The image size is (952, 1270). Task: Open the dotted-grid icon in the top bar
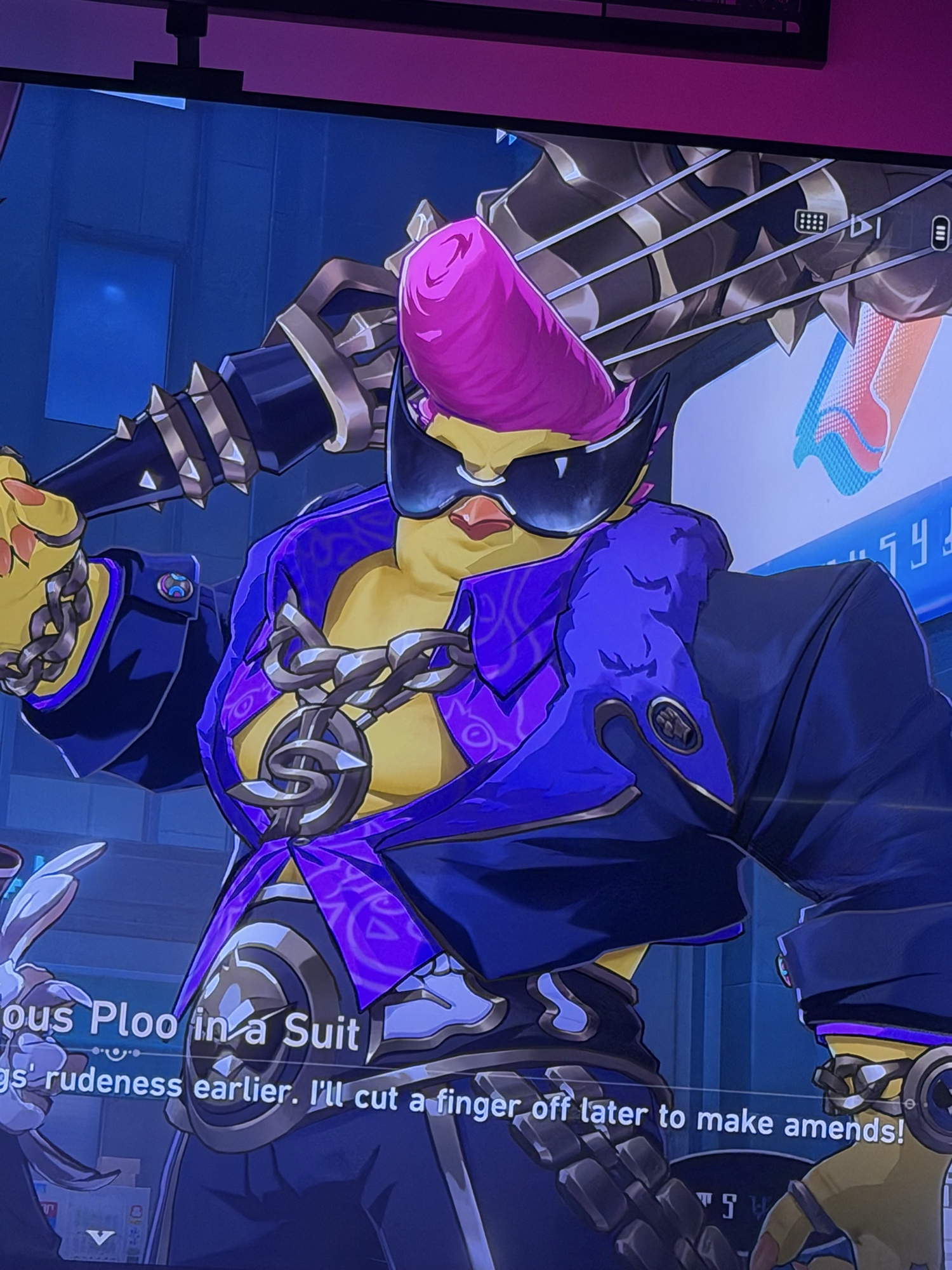pos(810,222)
